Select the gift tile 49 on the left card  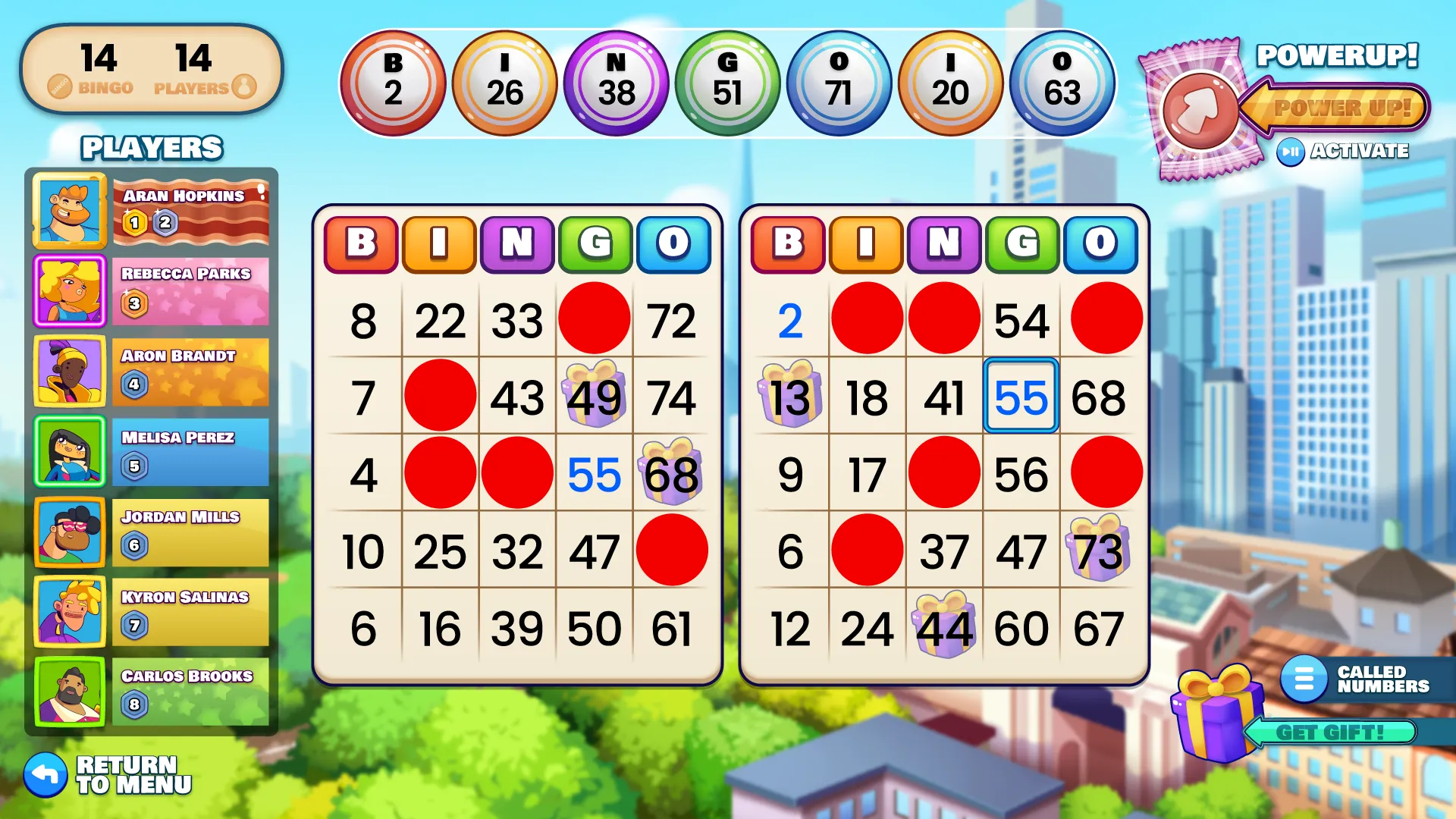pos(594,397)
